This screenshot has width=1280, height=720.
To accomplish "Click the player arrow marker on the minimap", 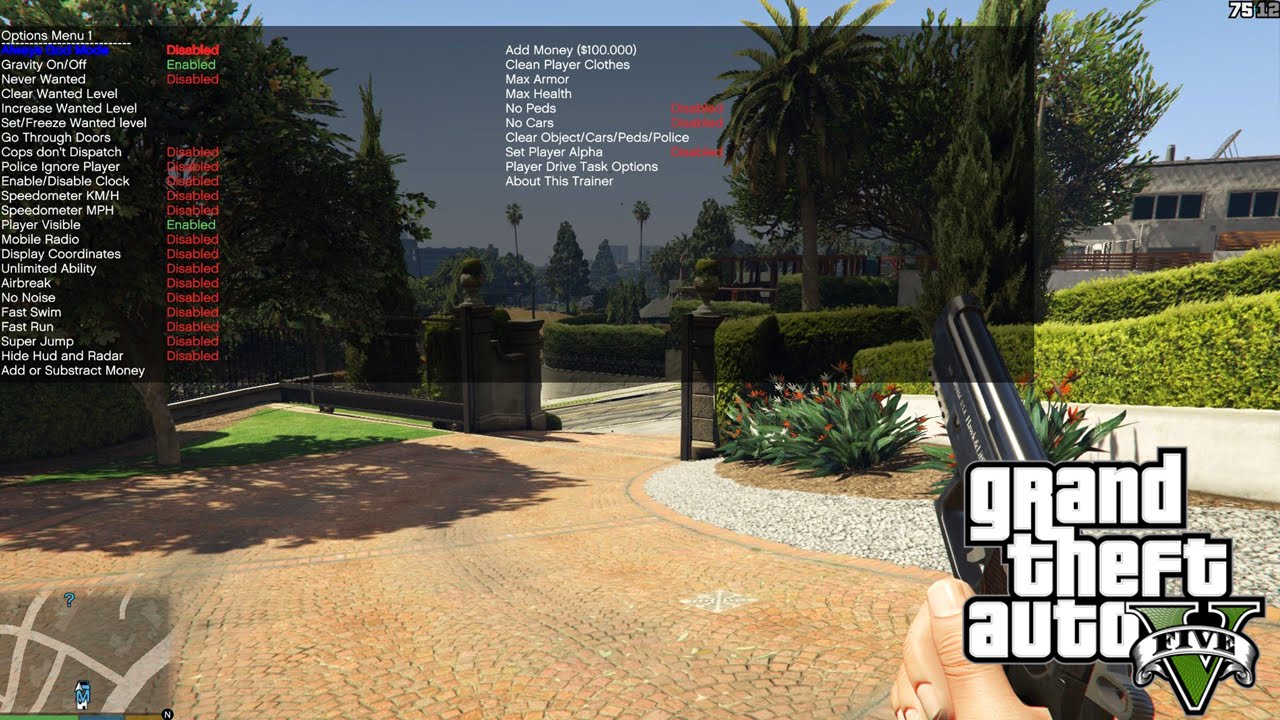I will coord(78,687).
